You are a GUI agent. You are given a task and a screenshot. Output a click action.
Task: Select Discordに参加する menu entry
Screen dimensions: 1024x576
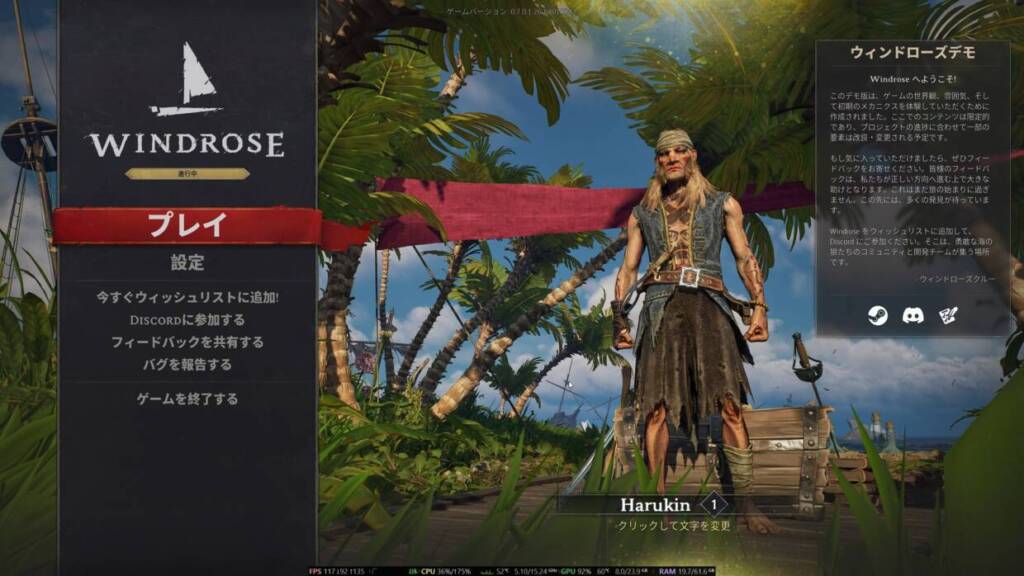point(187,320)
